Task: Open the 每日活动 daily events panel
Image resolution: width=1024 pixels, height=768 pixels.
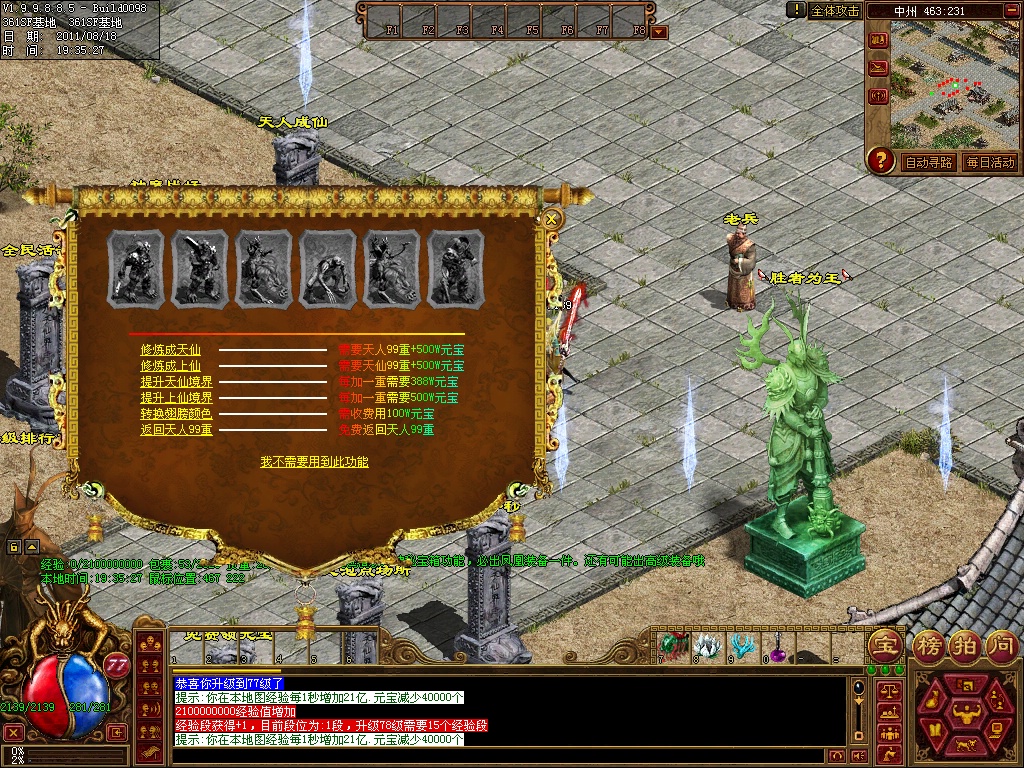Action: pyautogui.click(x=990, y=162)
